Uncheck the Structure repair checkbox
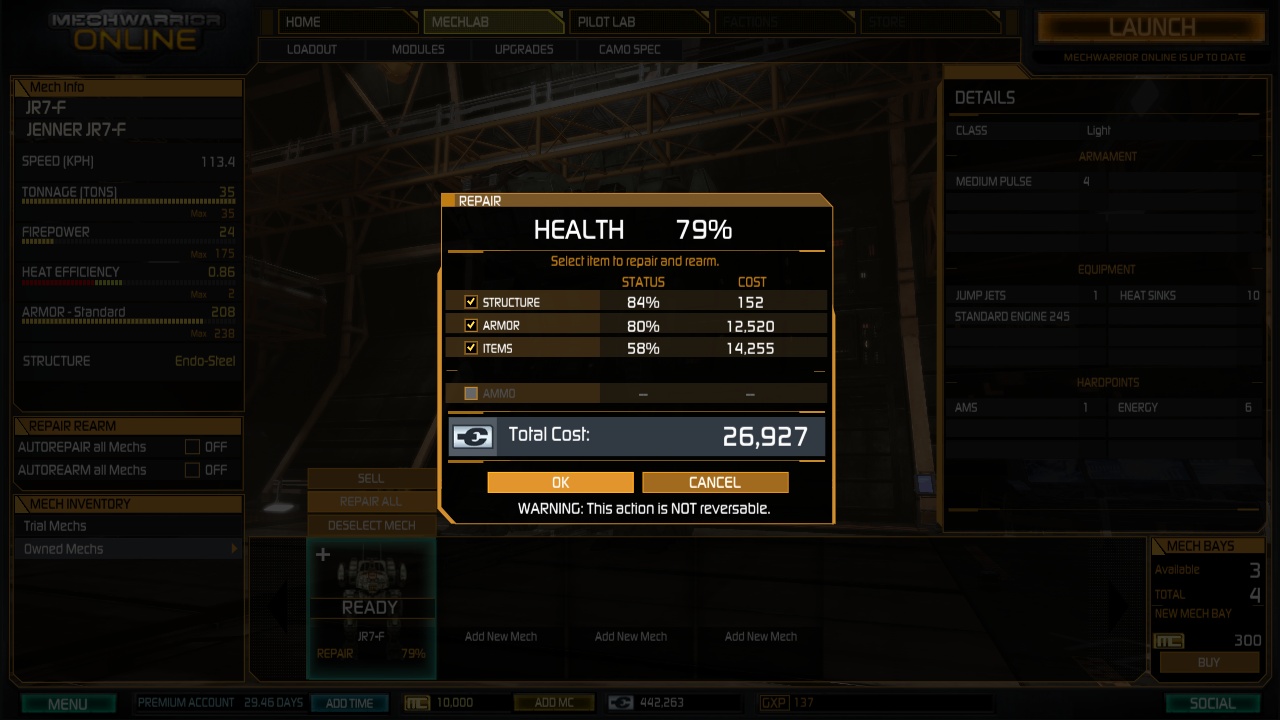 (x=471, y=302)
